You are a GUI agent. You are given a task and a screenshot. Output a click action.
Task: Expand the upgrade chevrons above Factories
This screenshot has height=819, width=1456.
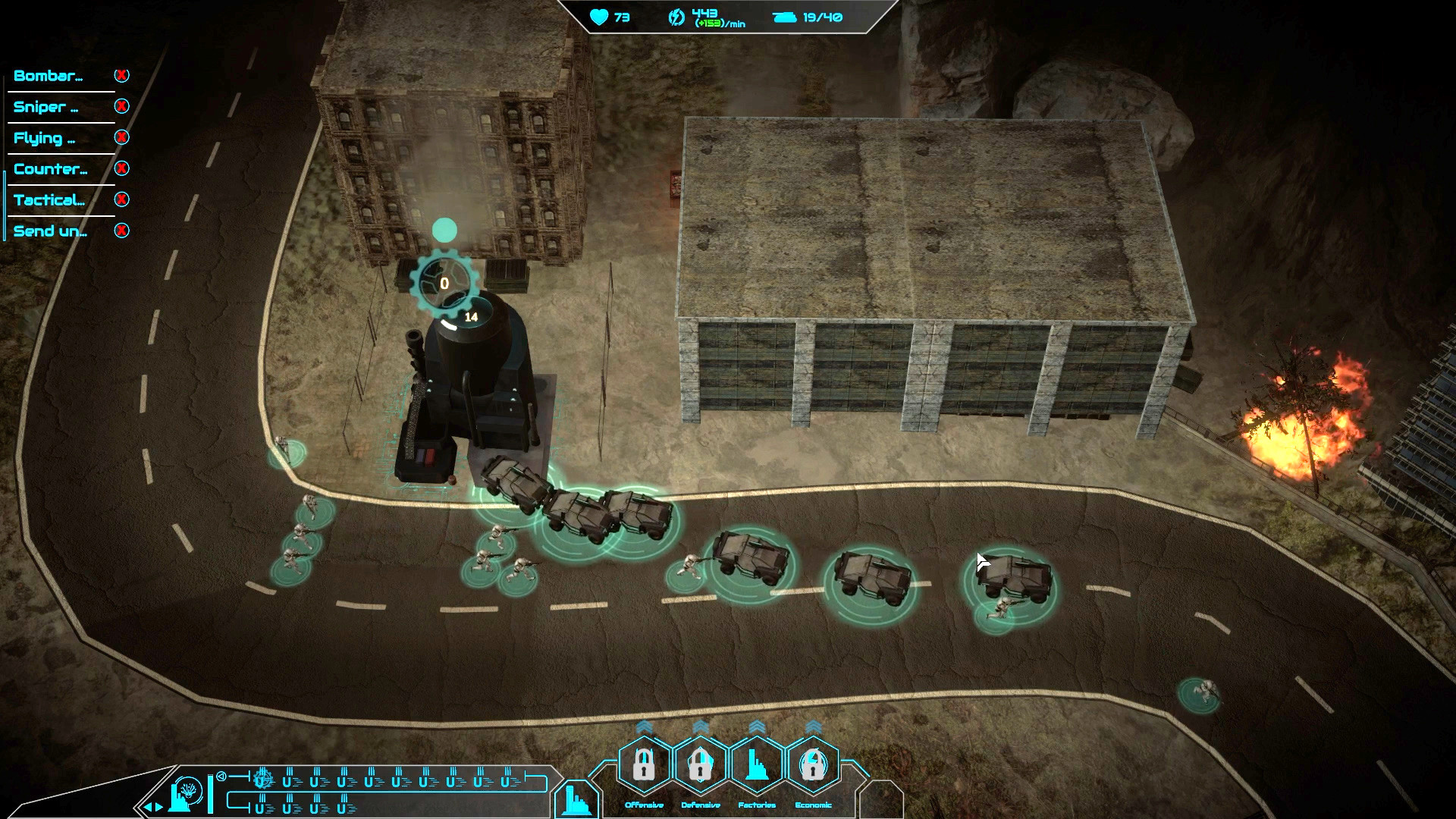point(757,726)
